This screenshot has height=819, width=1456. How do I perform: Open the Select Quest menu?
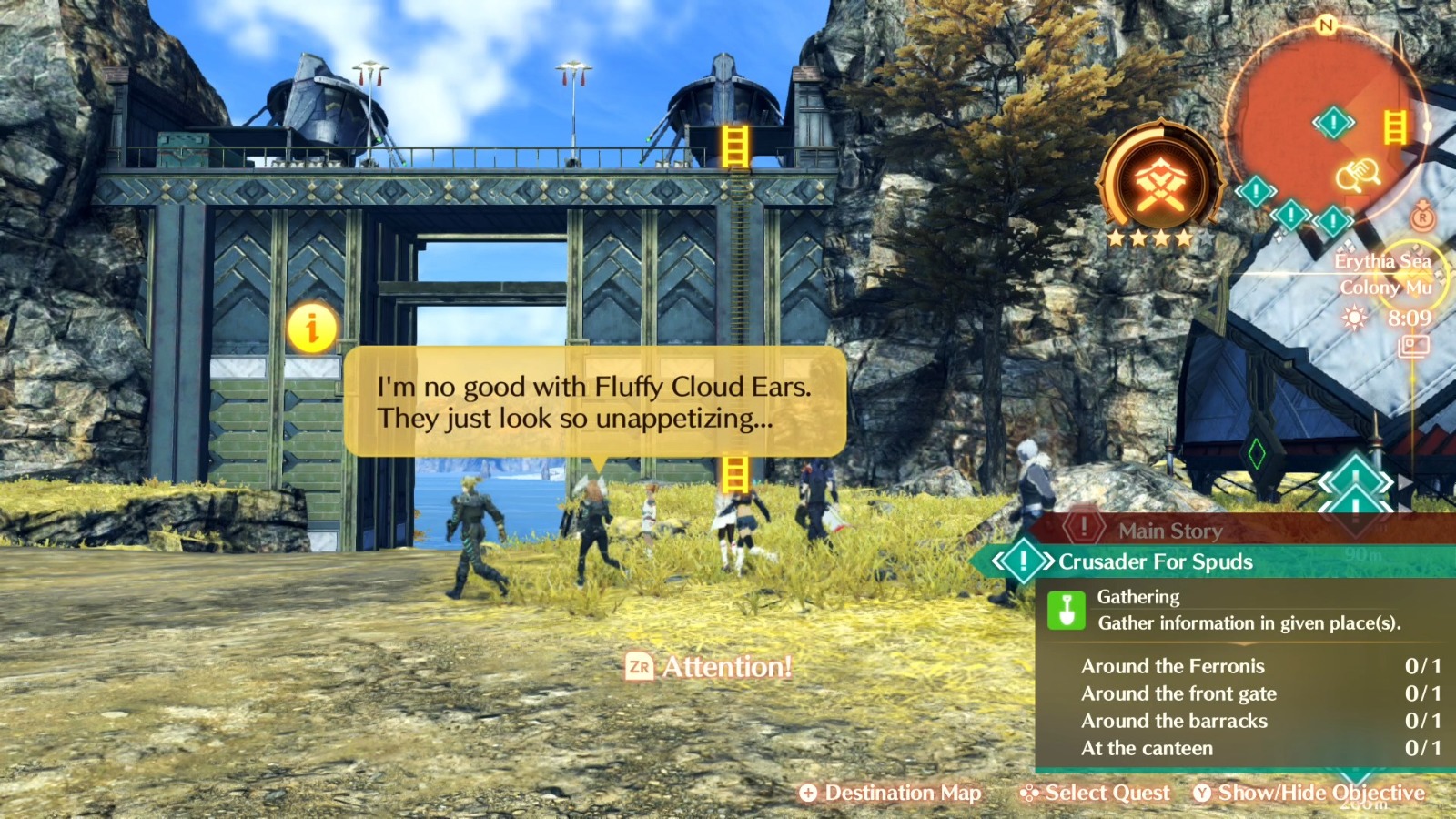[1095, 793]
